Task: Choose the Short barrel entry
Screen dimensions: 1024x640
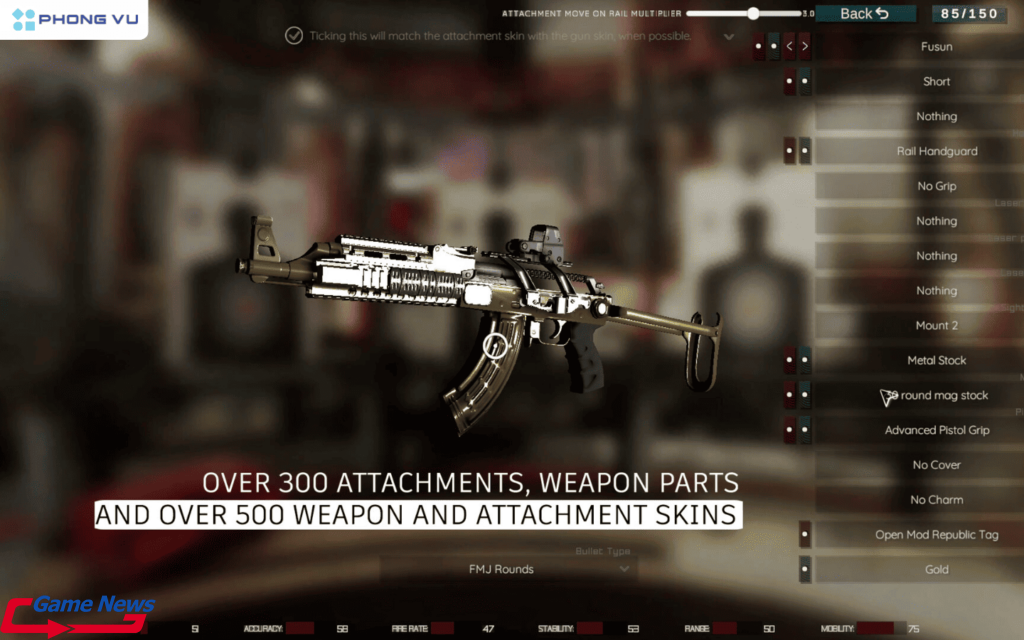Action: 936,82
